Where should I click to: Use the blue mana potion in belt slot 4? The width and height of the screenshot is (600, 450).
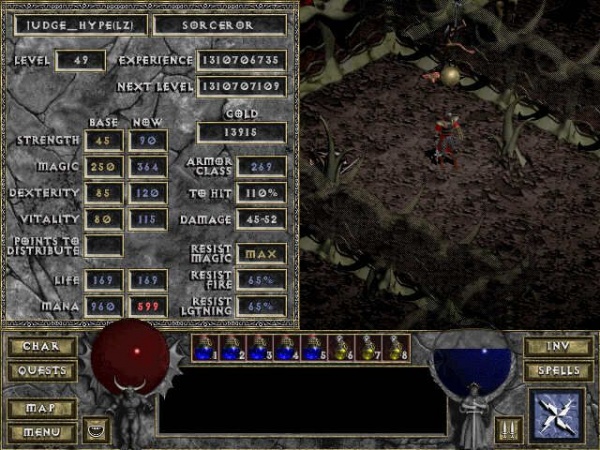pos(287,349)
